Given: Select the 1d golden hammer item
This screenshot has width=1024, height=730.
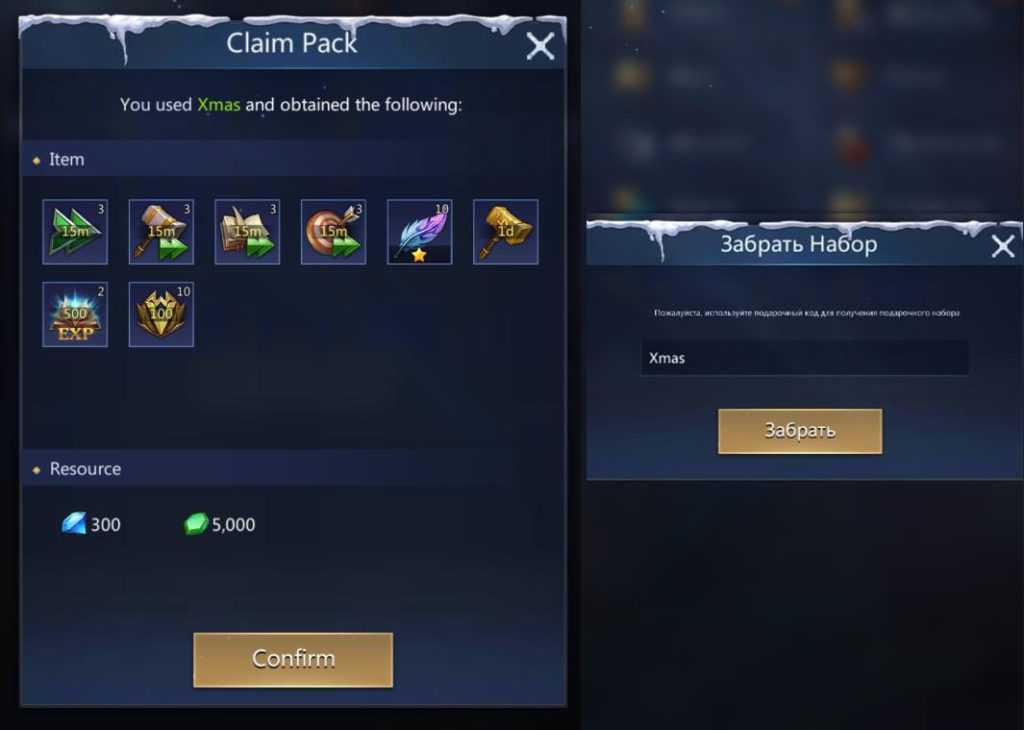Looking at the screenshot, I should click(505, 232).
